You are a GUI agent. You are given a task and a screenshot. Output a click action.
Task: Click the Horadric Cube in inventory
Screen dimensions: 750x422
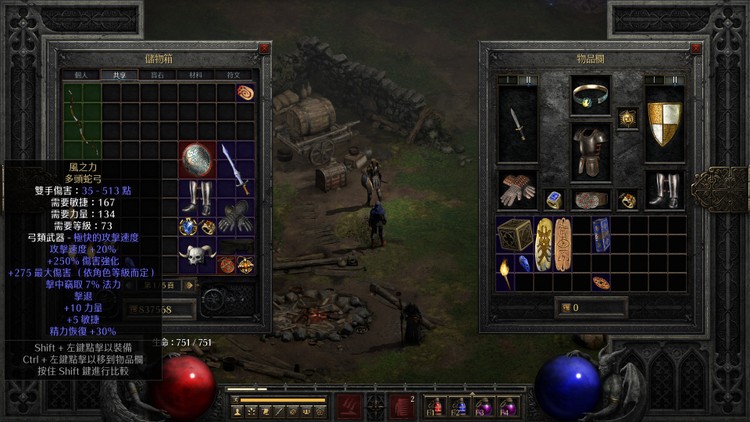(515, 235)
